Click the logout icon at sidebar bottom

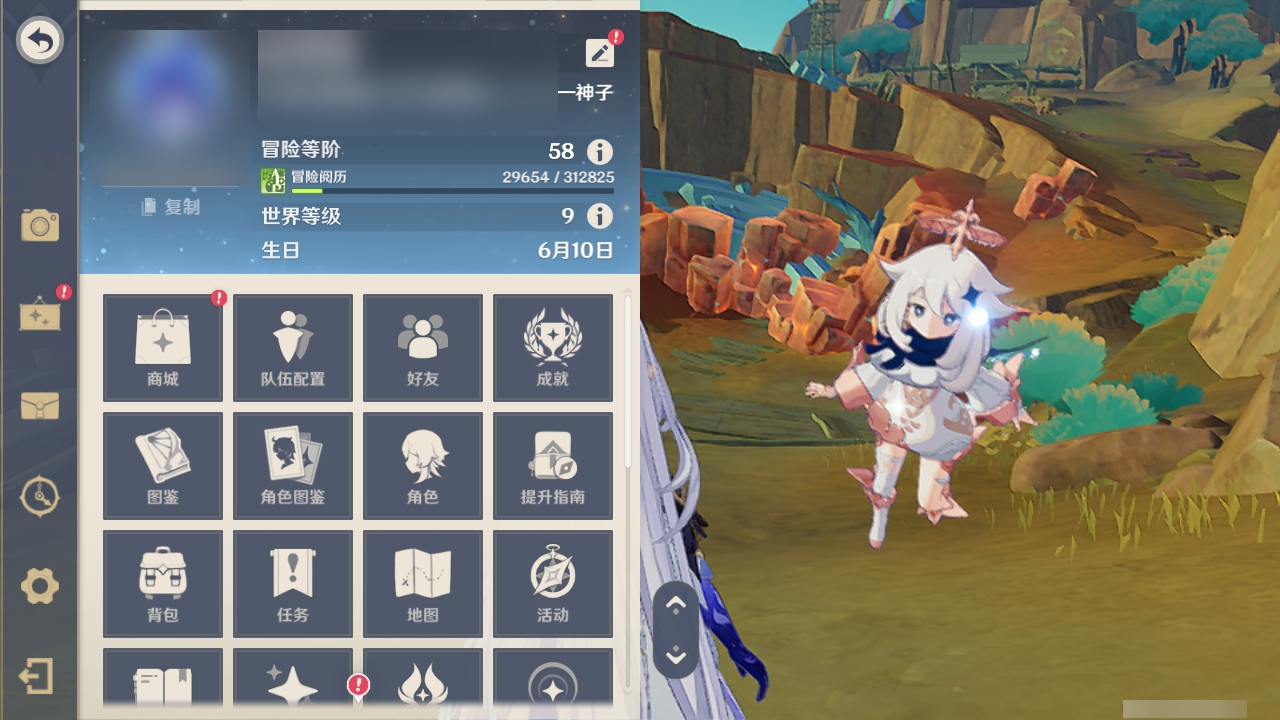pos(39,676)
